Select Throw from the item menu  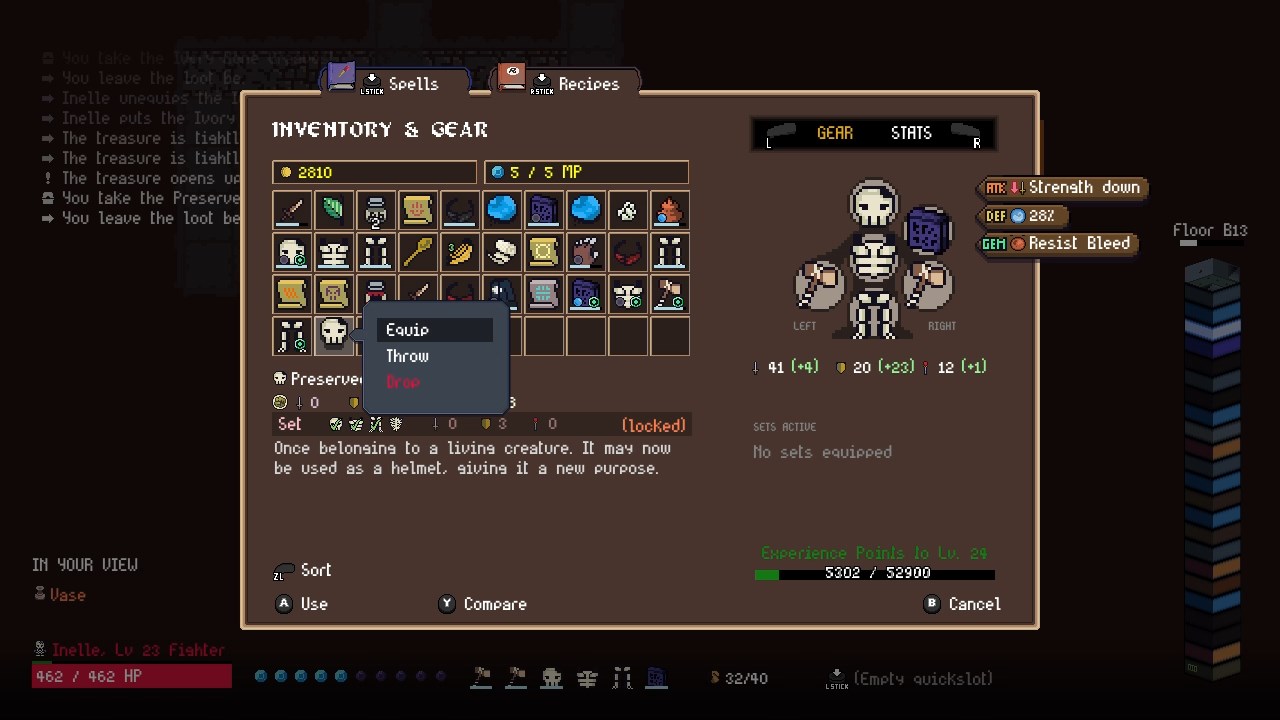[407, 356]
